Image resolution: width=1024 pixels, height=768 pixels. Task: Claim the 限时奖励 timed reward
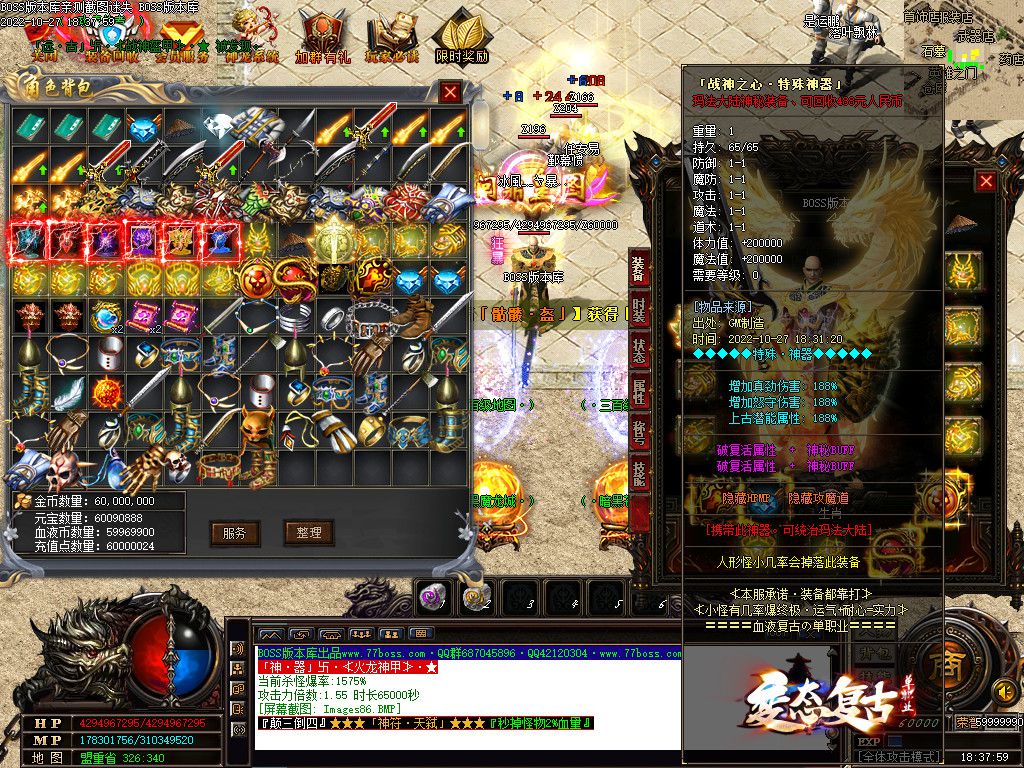coord(461,40)
